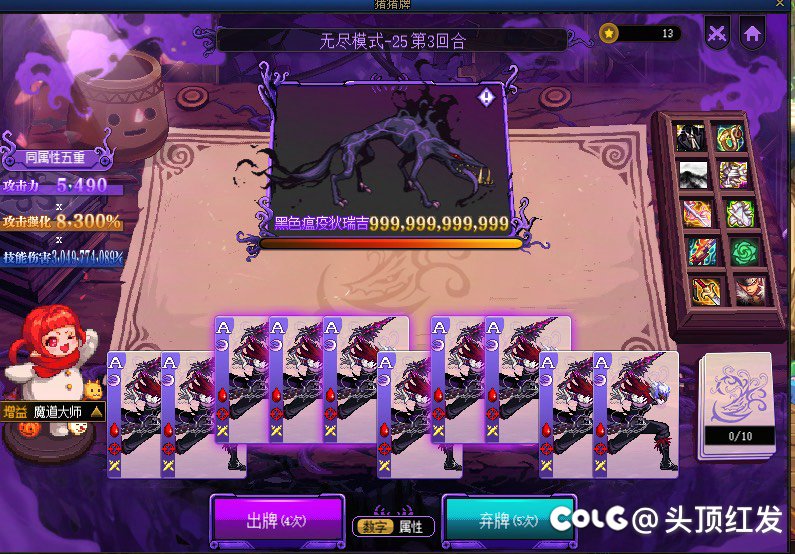795x554 pixels.
Task: Open the home menu icon
Action: (x=752, y=32)
